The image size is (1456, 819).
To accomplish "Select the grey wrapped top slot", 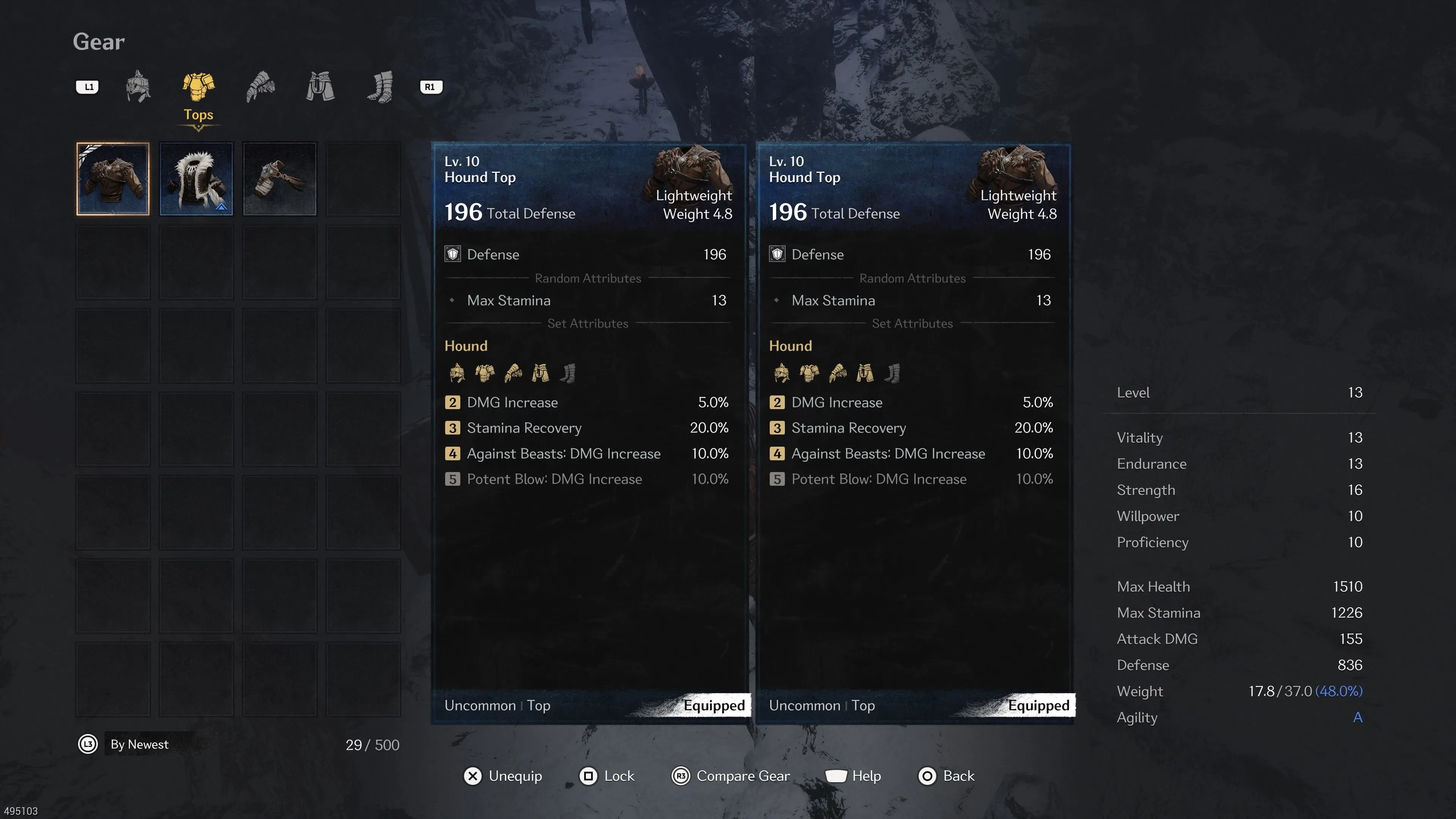I will (280, 179).
